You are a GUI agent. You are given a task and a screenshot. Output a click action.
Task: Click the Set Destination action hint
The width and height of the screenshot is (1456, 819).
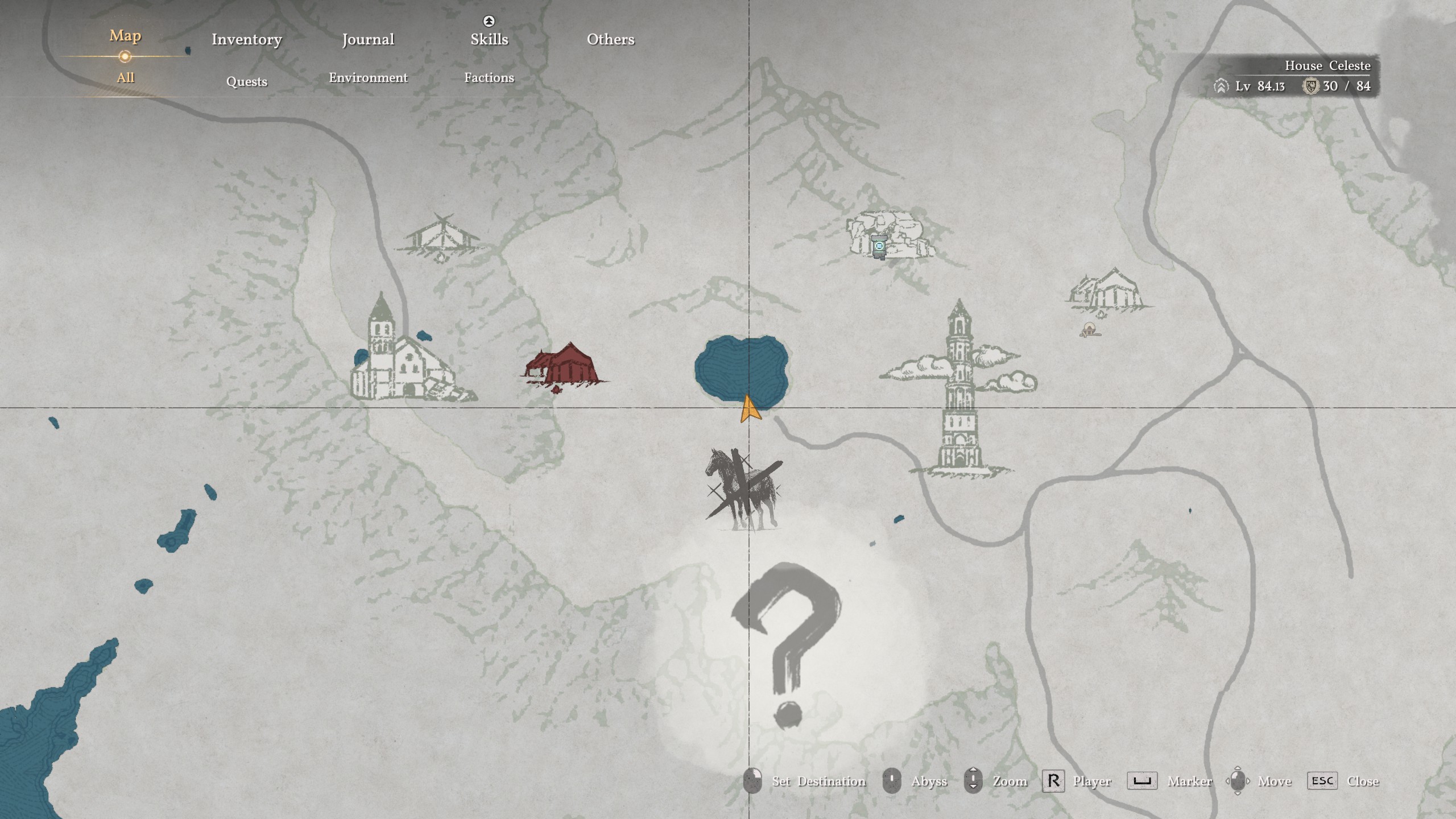819,781
